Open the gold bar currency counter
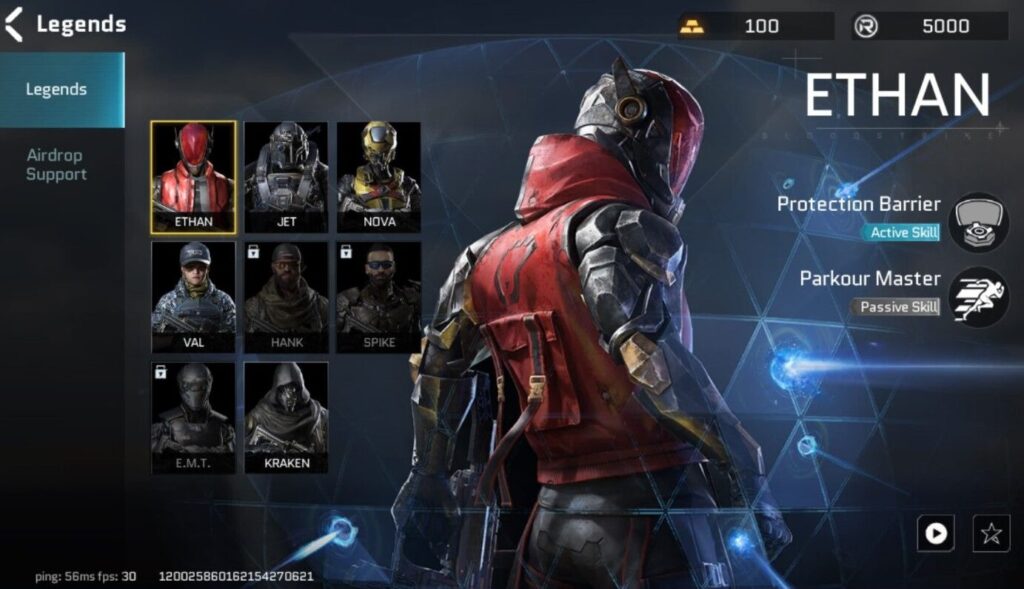The image size is (1024, 589). [755, 26]
